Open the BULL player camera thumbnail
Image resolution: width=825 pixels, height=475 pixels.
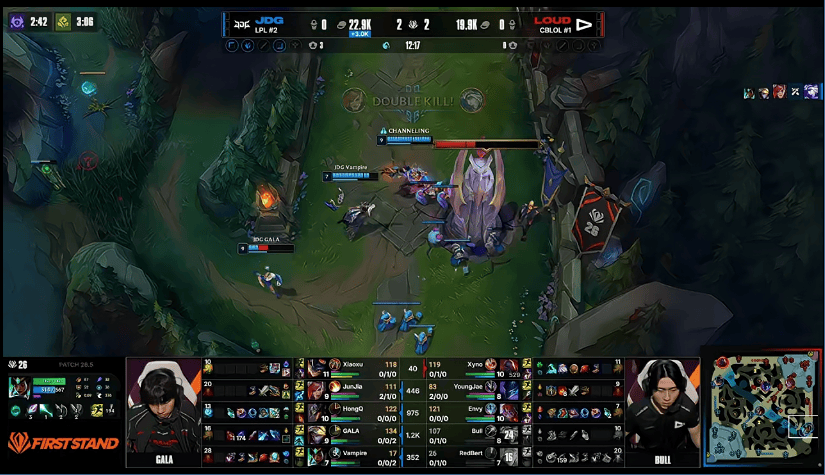pyautogui.click(x=662, y=412)
